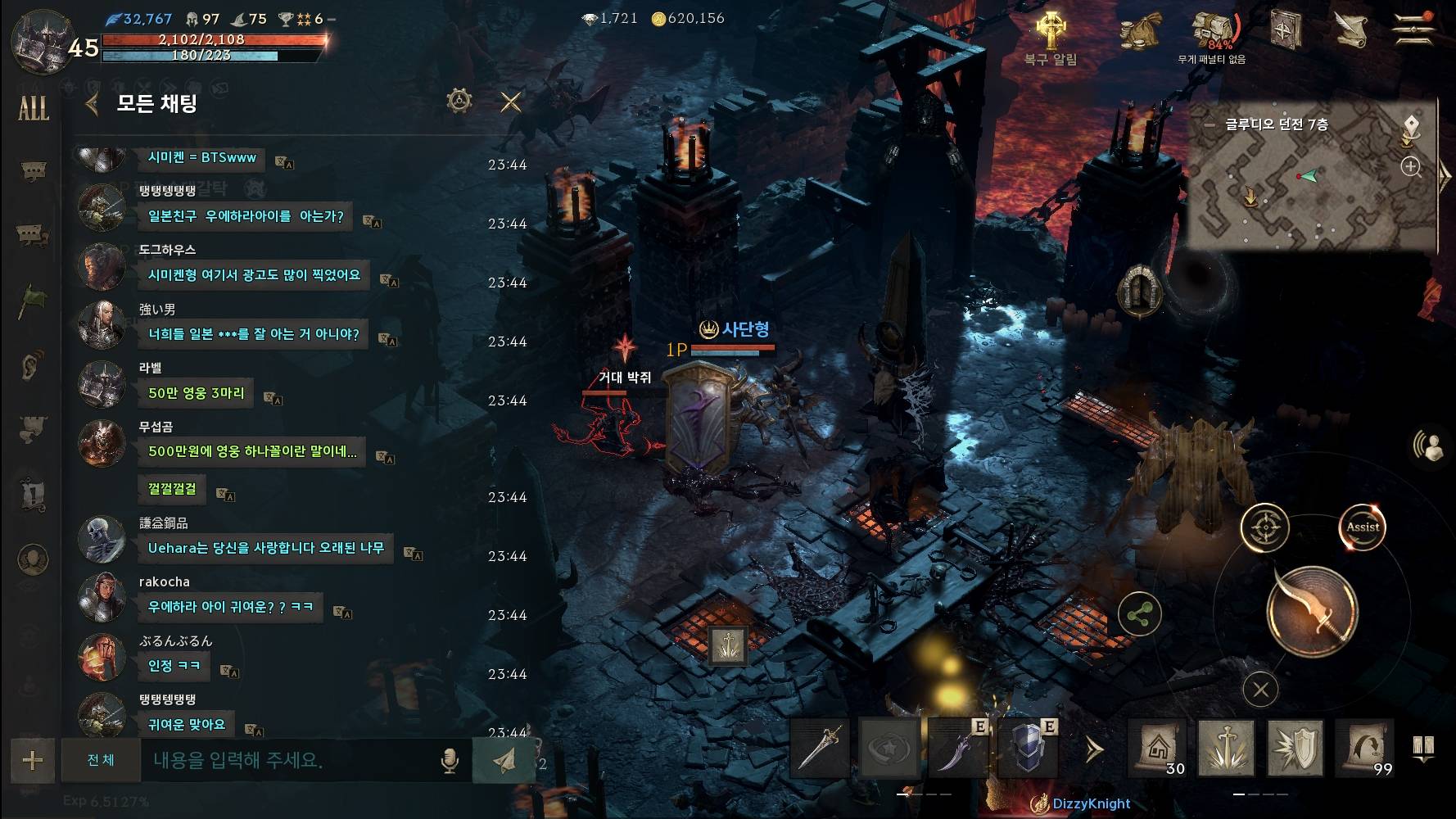
Task: Open the coin bag shop icon
Action: tap(1141, 34)
